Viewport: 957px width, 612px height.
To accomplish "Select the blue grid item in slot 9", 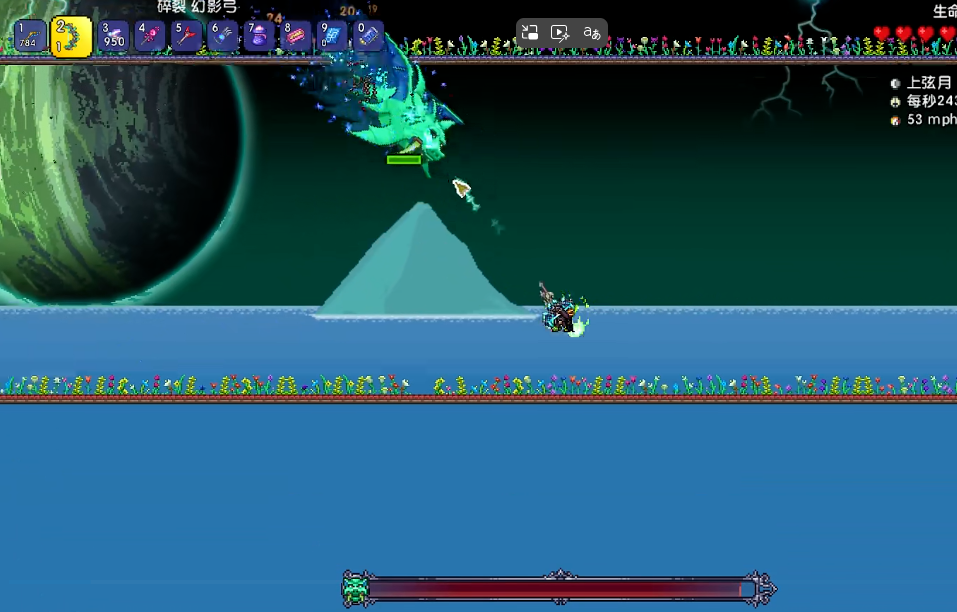I will click(x=332, y=37).
